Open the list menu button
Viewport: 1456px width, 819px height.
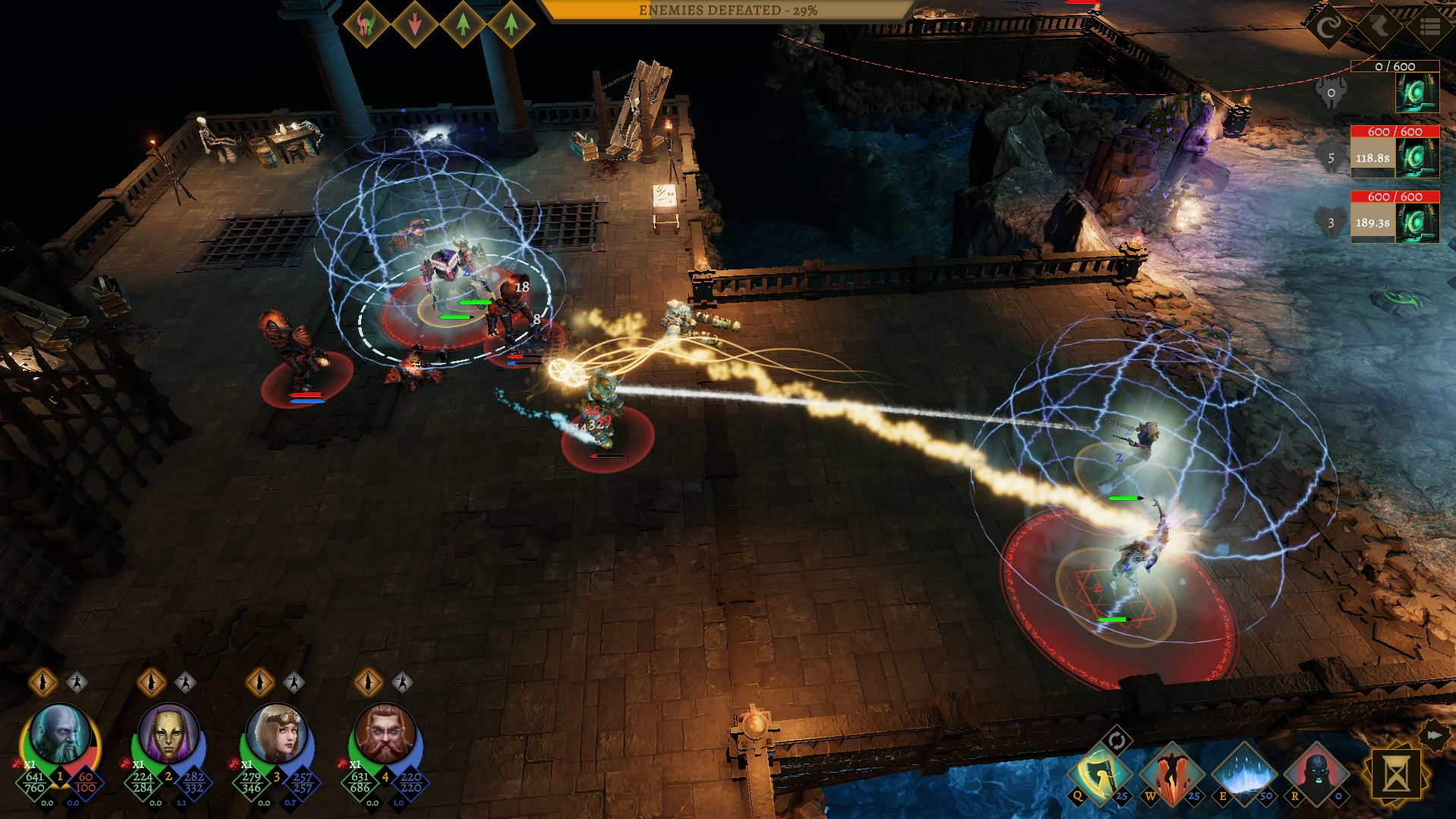click(1429, 27)
